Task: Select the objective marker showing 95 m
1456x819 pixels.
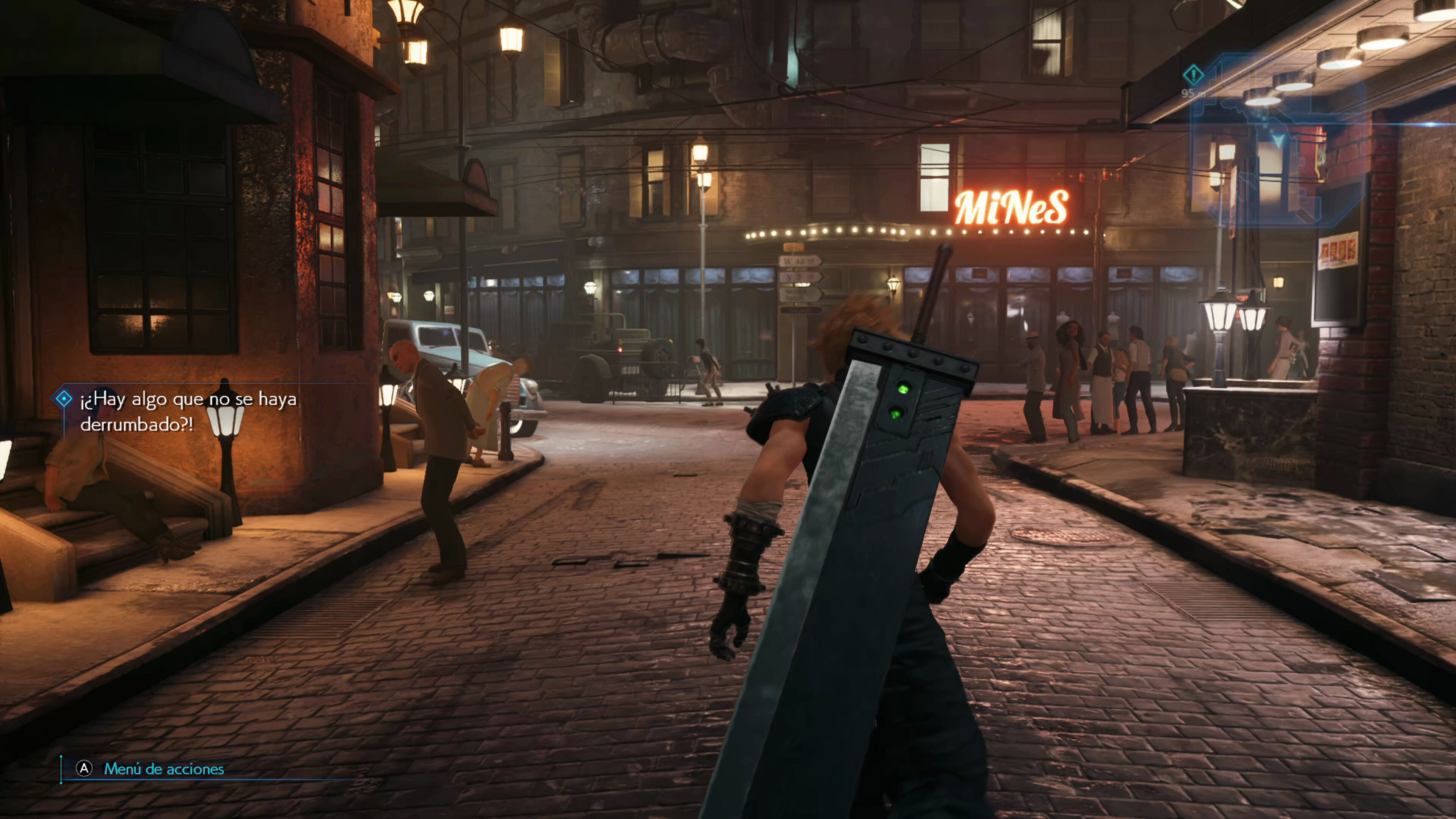Action: (x=1193, y=75)
